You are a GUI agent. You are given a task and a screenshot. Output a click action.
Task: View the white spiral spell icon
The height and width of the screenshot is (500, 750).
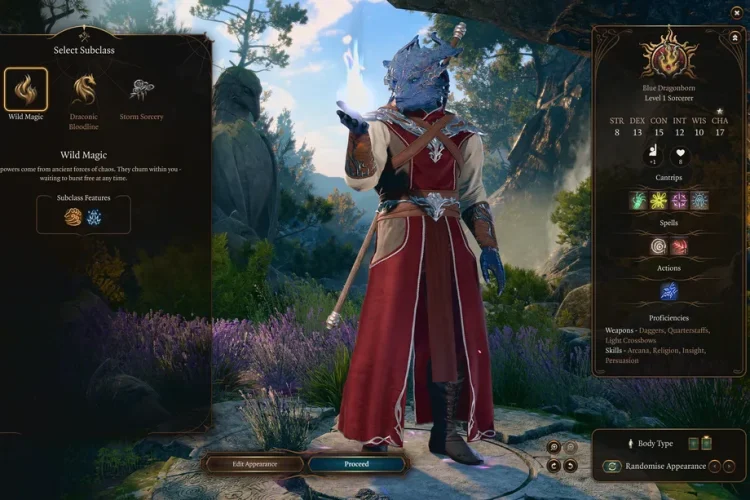coord(659,246)
